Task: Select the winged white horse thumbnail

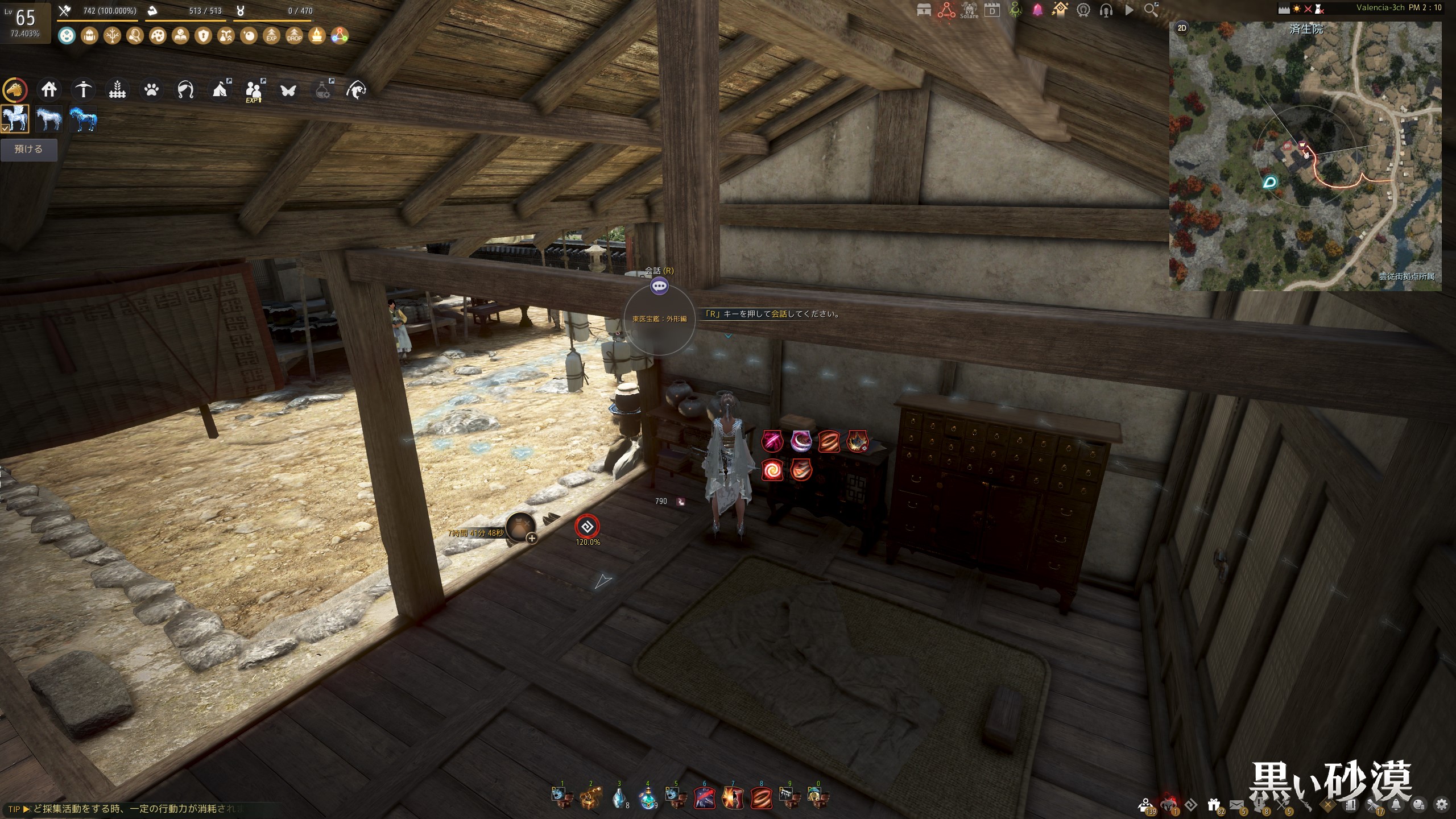Action: (x=15, y=119)
